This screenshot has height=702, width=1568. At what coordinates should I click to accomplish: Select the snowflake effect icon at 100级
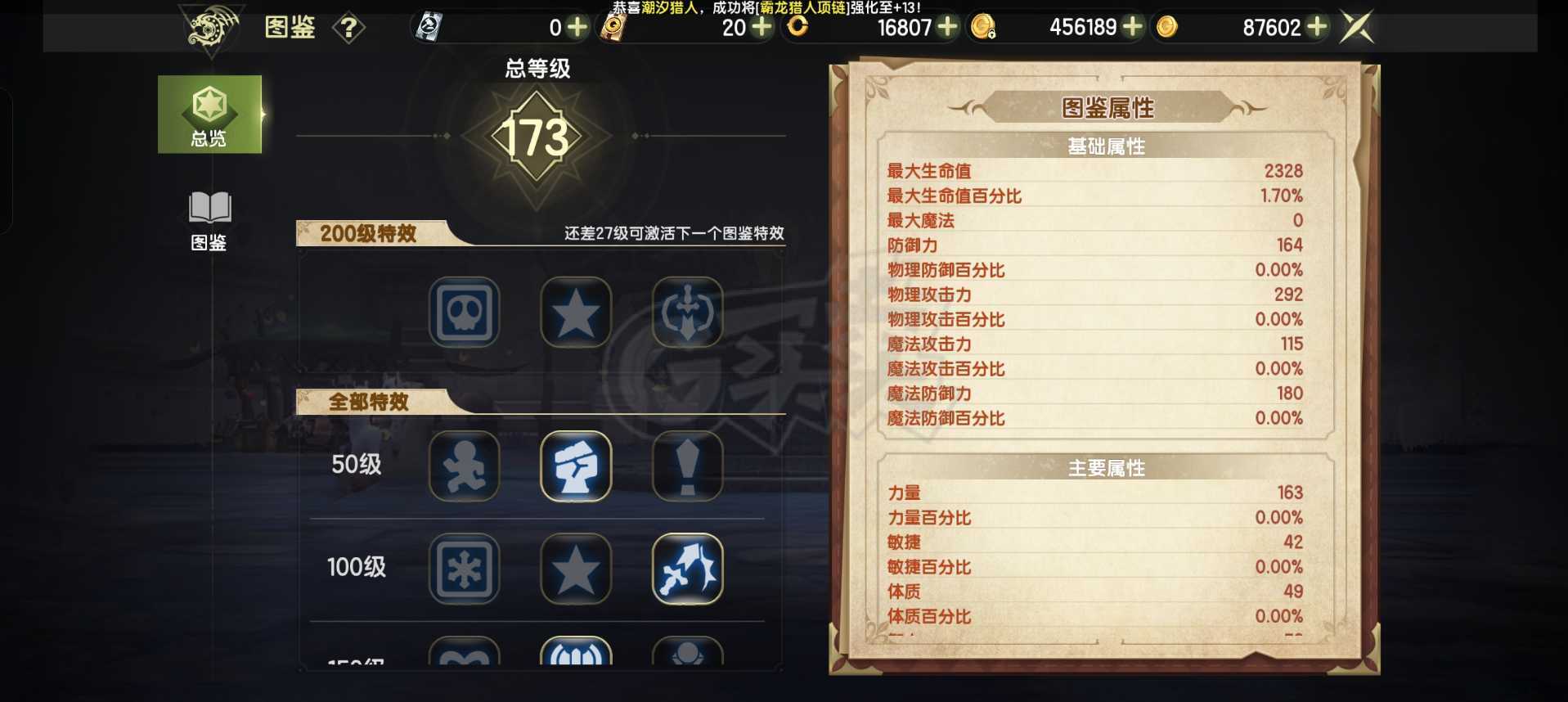pyautogui.click(x=464, y=570)
